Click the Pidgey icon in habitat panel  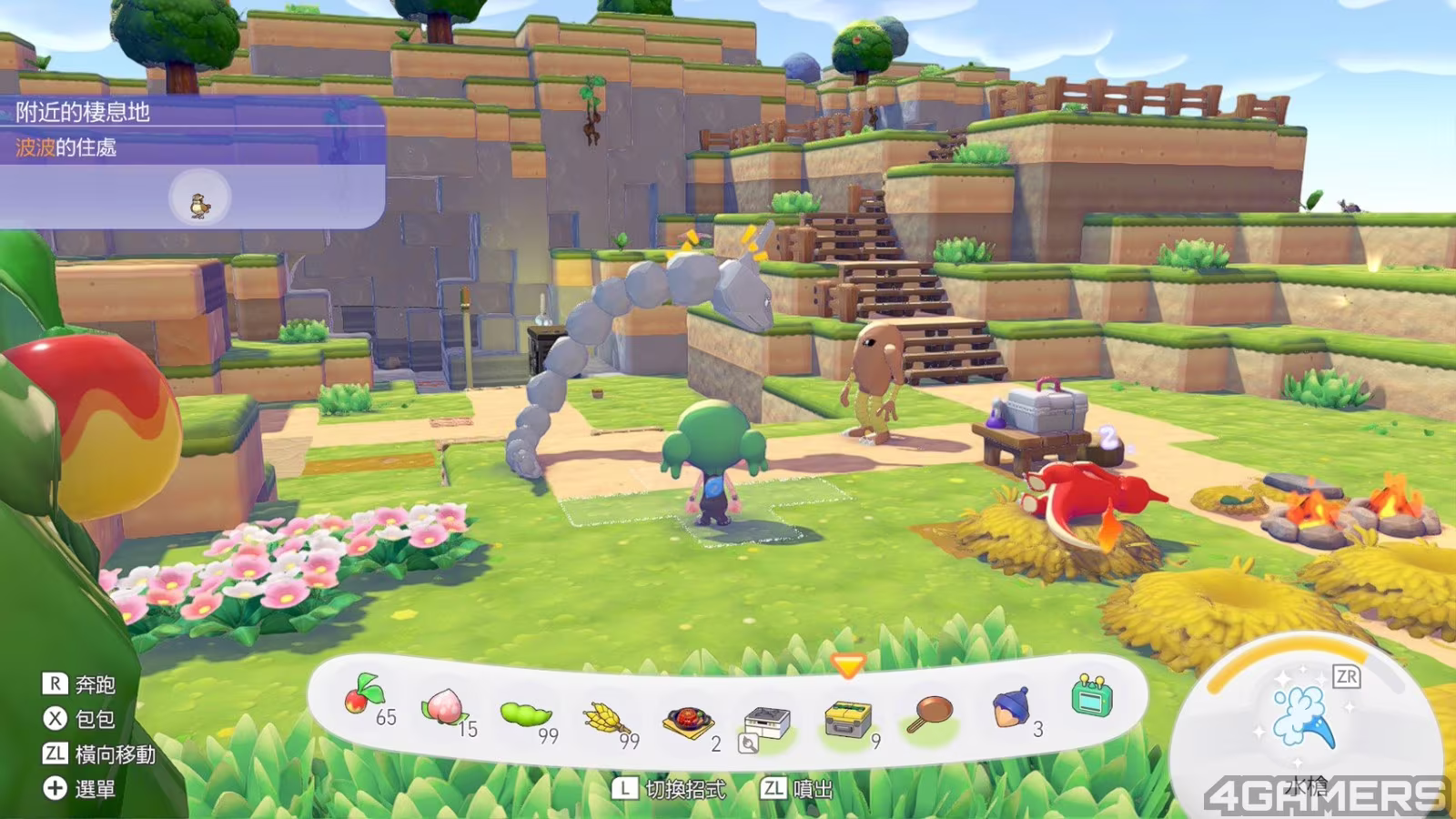(199, 204)
